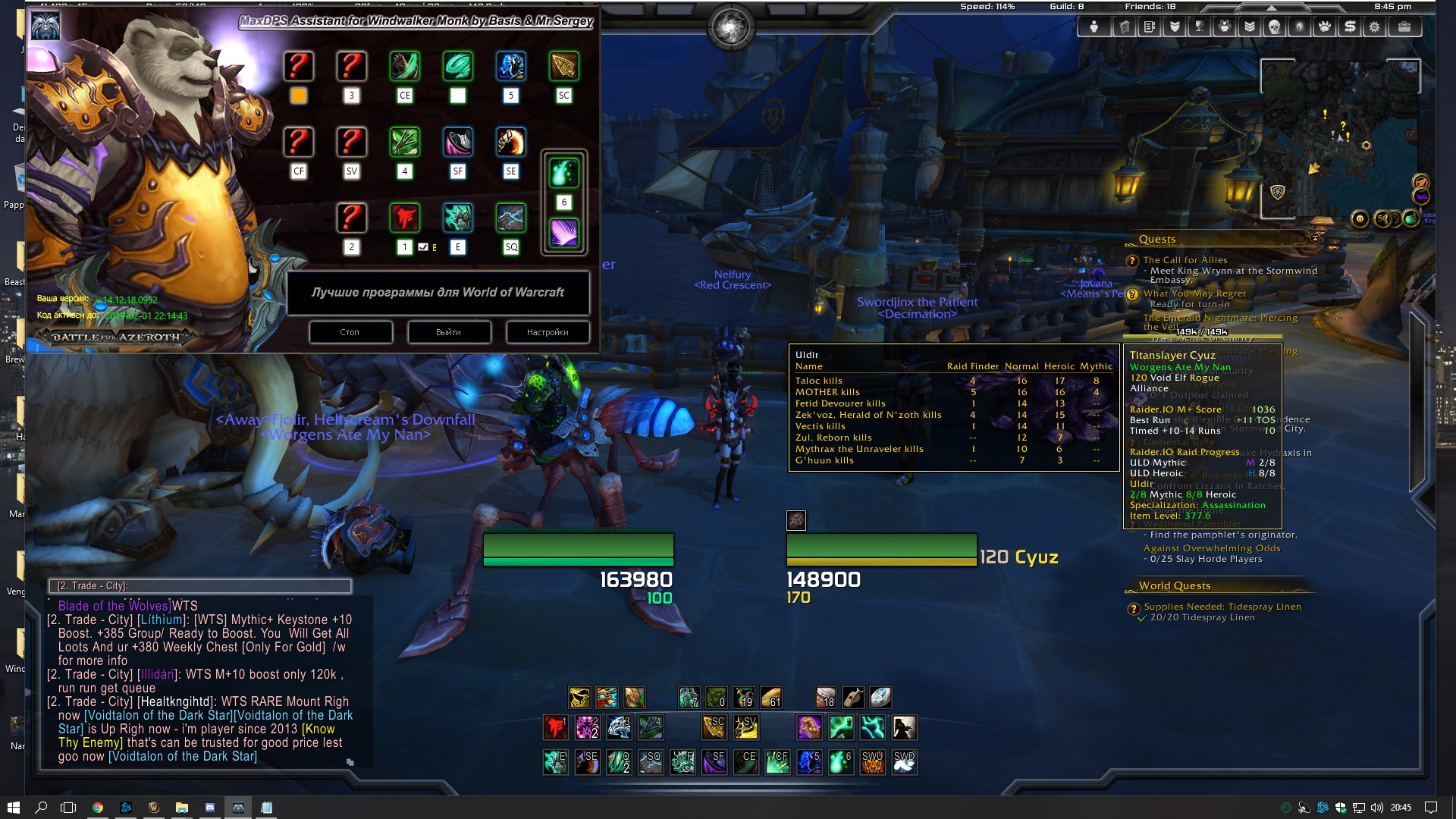Open the shop dollar sign icon

coord(1350,27)
